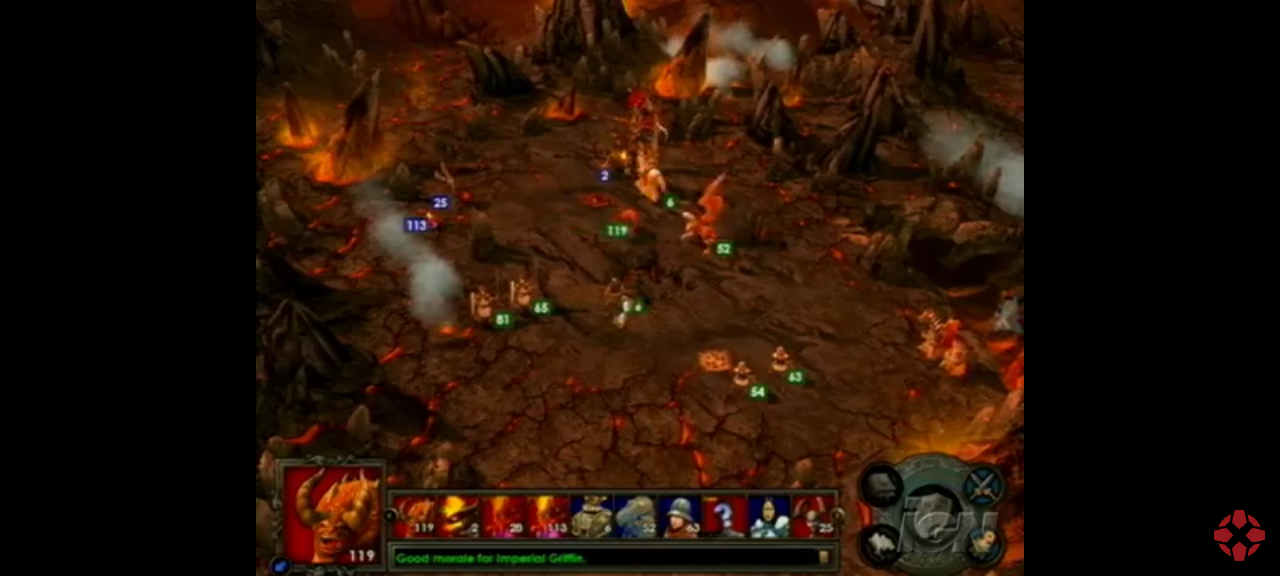This screenshot has height=576, width=1280.
Task: Select the bottom-left white creature wheel button
Action: coord(882,543)
